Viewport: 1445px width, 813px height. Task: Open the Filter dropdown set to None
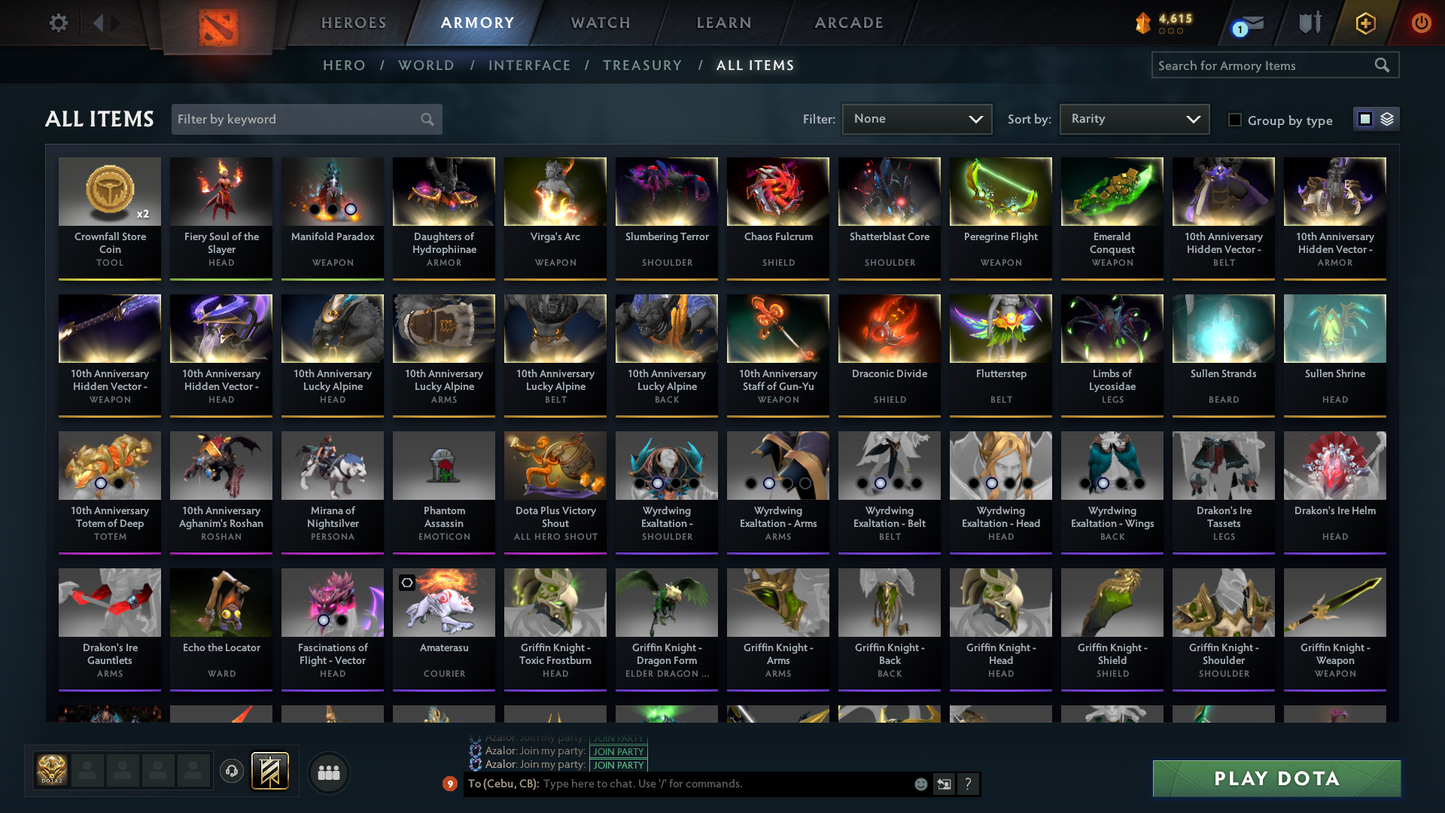point(915,118)
